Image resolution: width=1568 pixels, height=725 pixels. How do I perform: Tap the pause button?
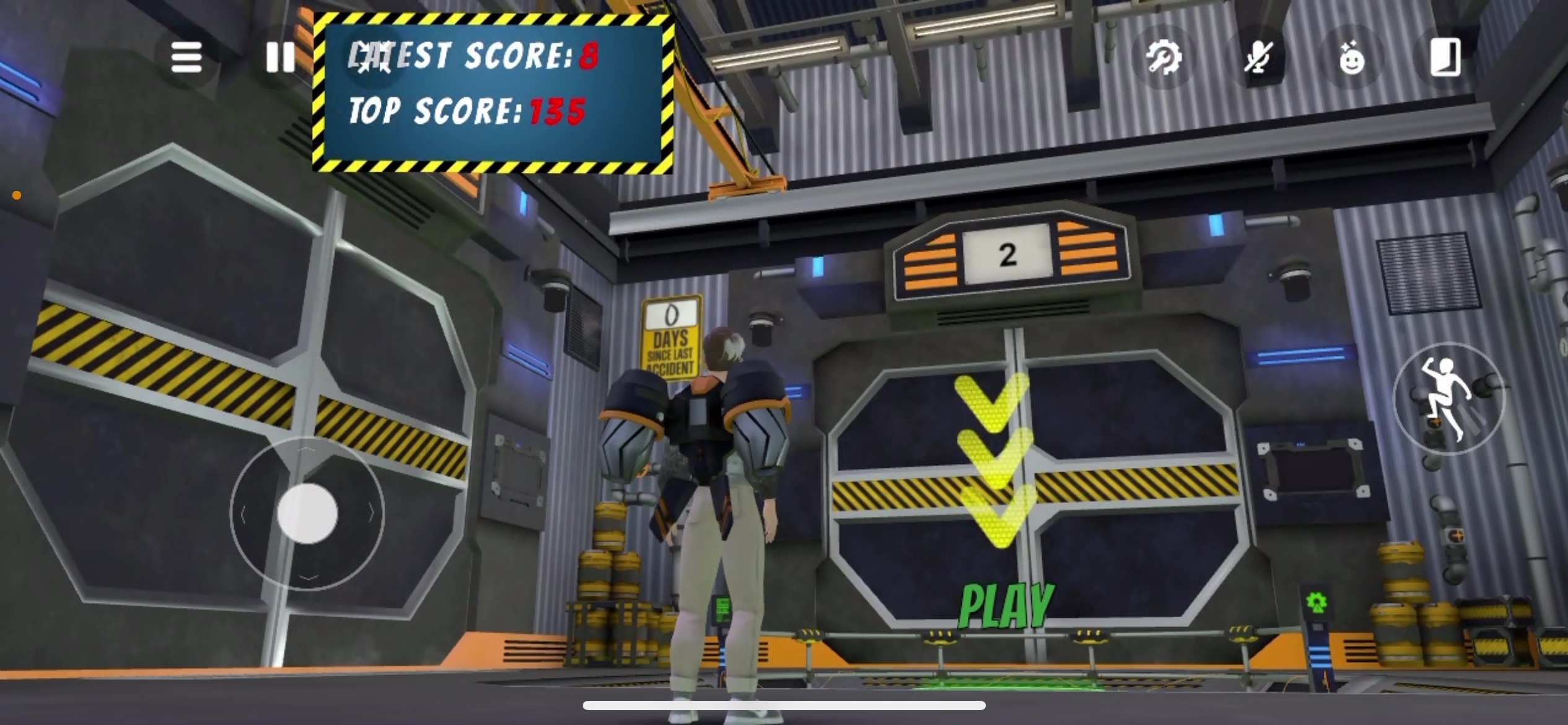click(280, 57)
